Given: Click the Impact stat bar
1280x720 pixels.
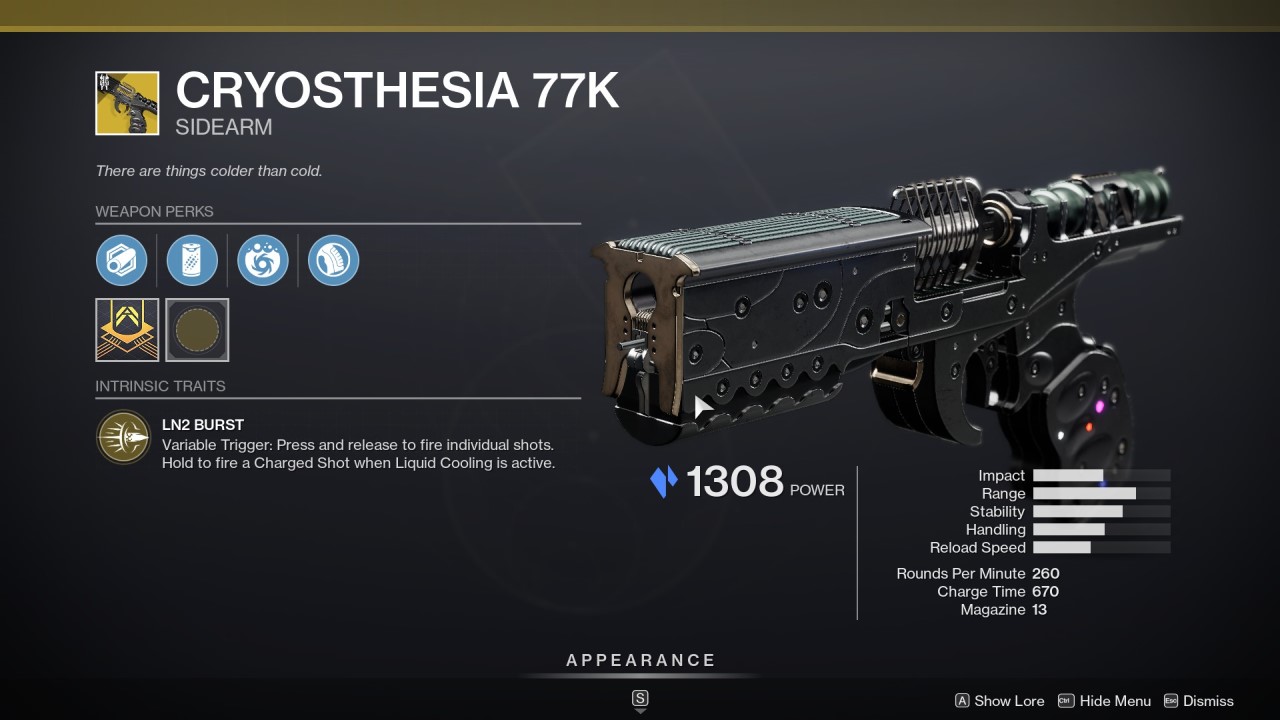Looking at the screenshot, I should pyautogui.click(x=1100, y=475).
